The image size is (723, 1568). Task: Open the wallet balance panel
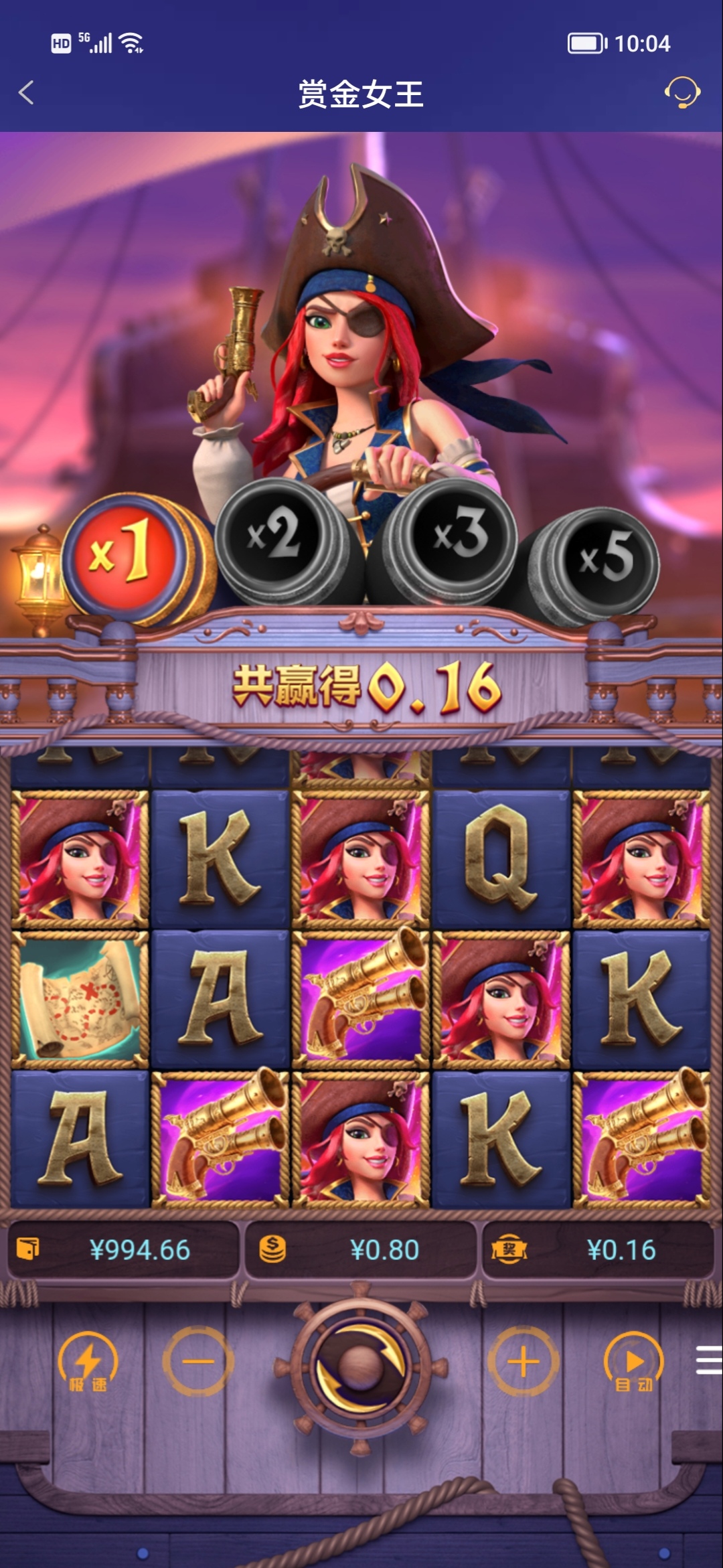click(124, 1249)
